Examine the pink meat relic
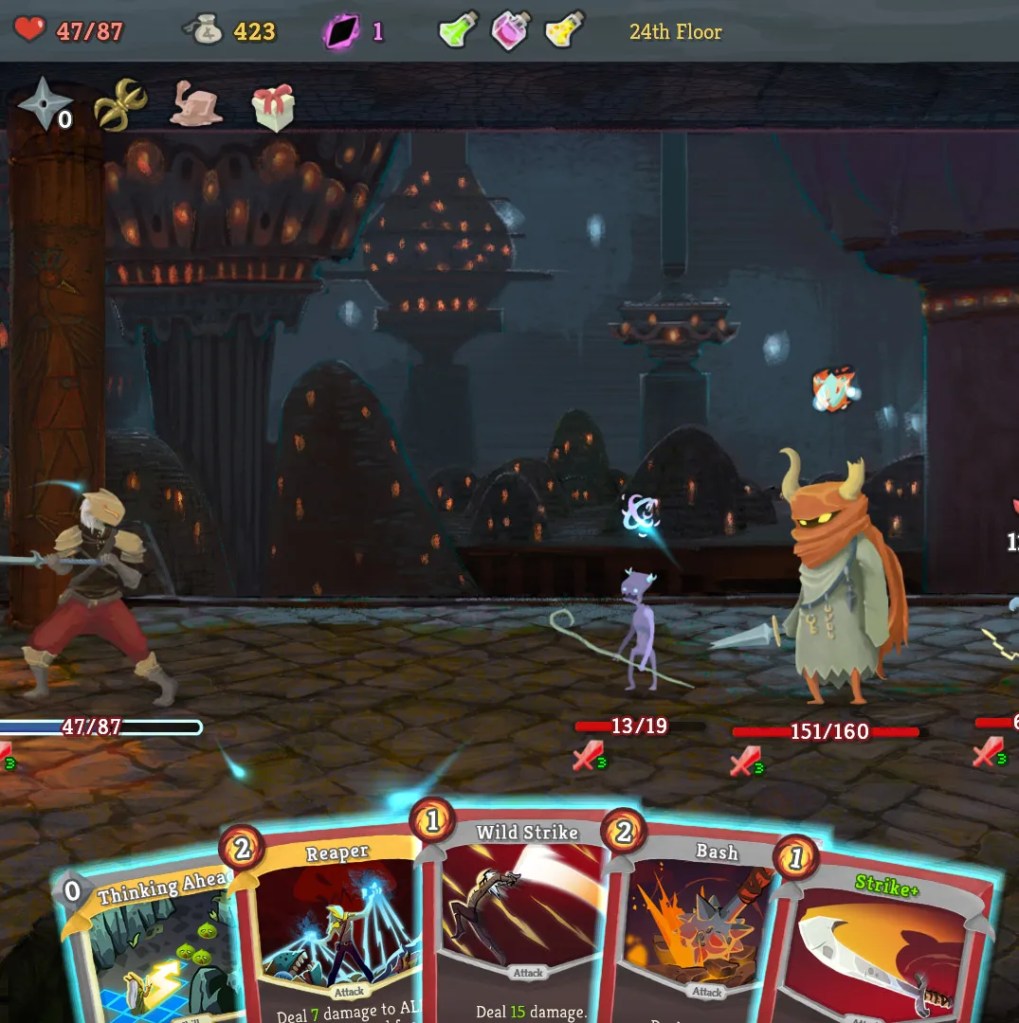This screenshot has height=1023, width=1019. (x=196, y=105)
